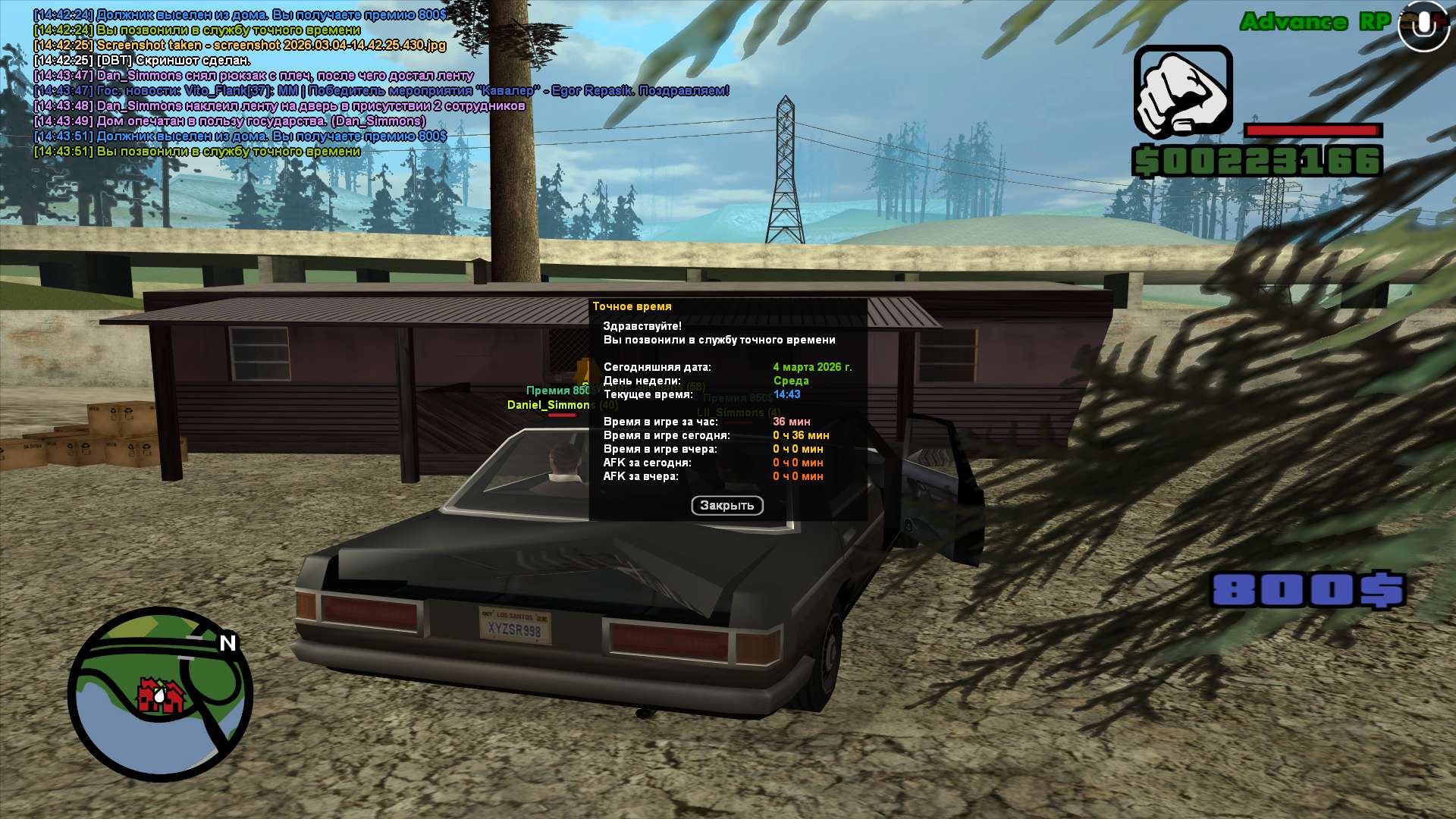Close the Точное время dialog

[726, 506]
